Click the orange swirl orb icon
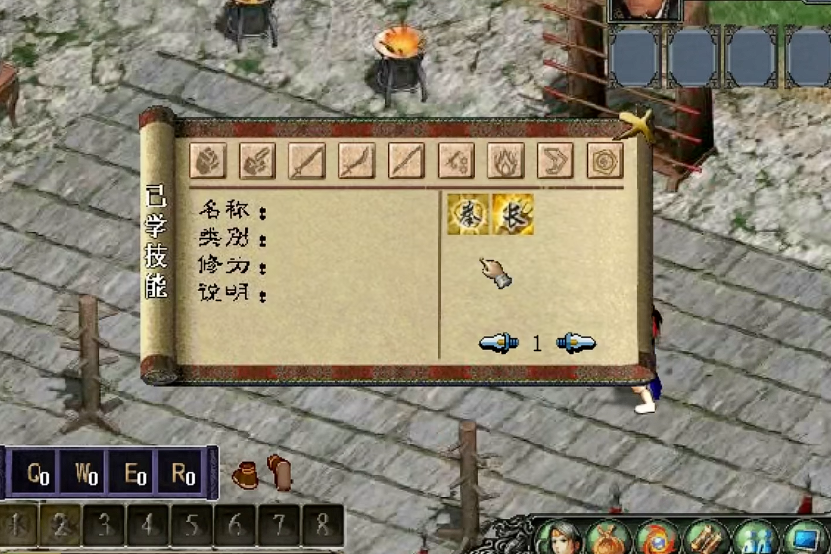831x554 pixels. [658, 538]
